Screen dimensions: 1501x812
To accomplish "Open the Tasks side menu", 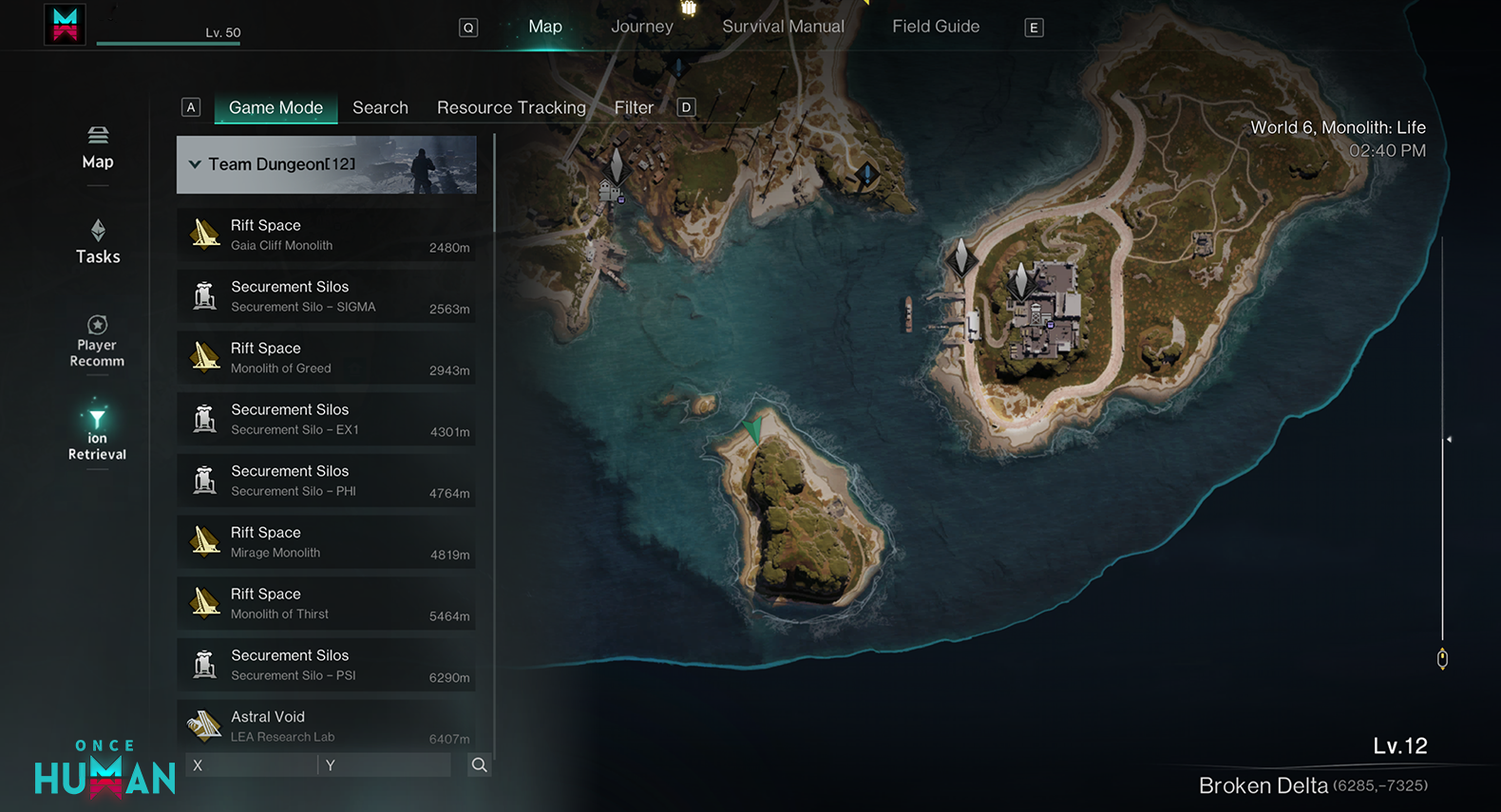I will tap(98, 242).
